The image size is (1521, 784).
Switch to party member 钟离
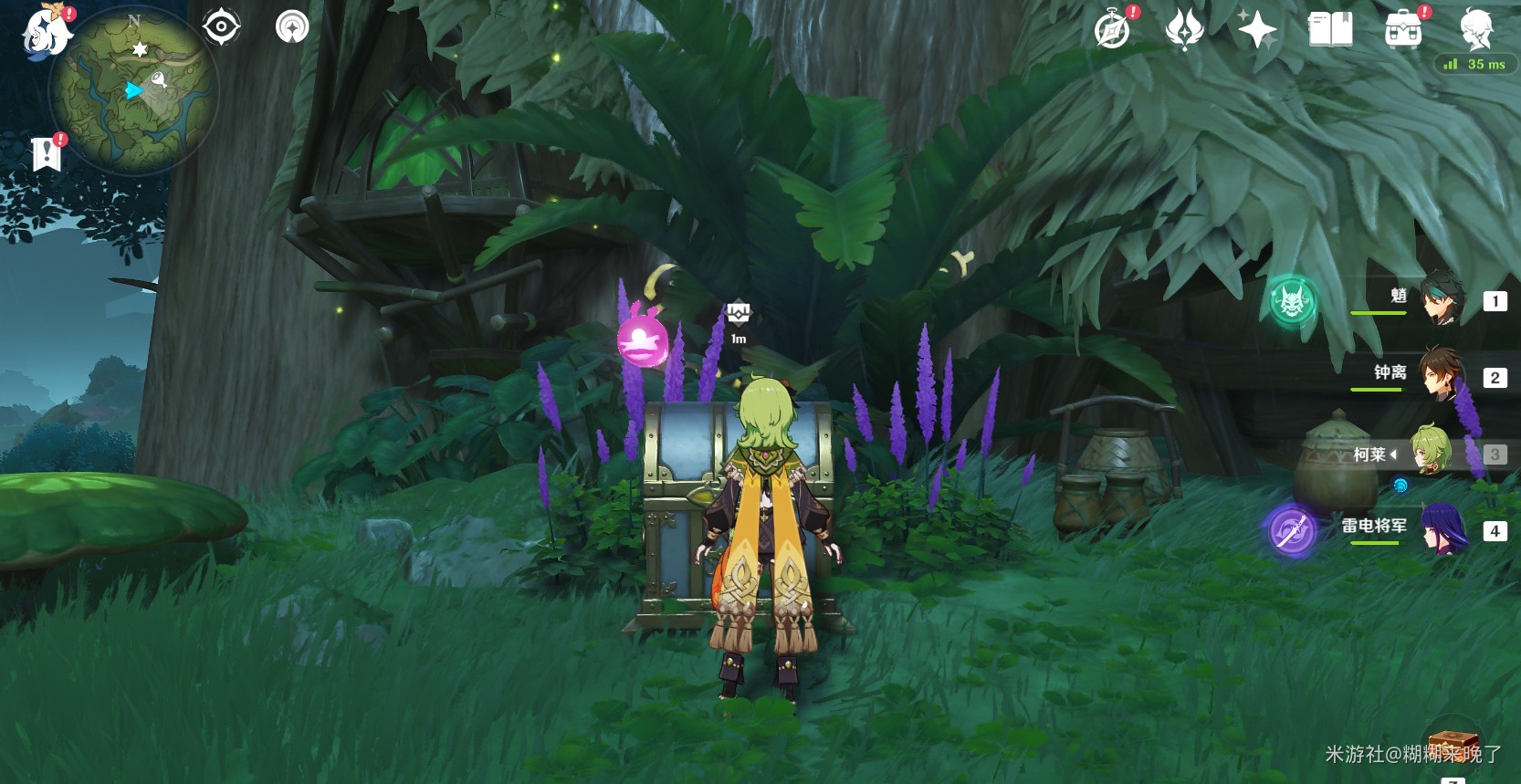[1442, 374]
